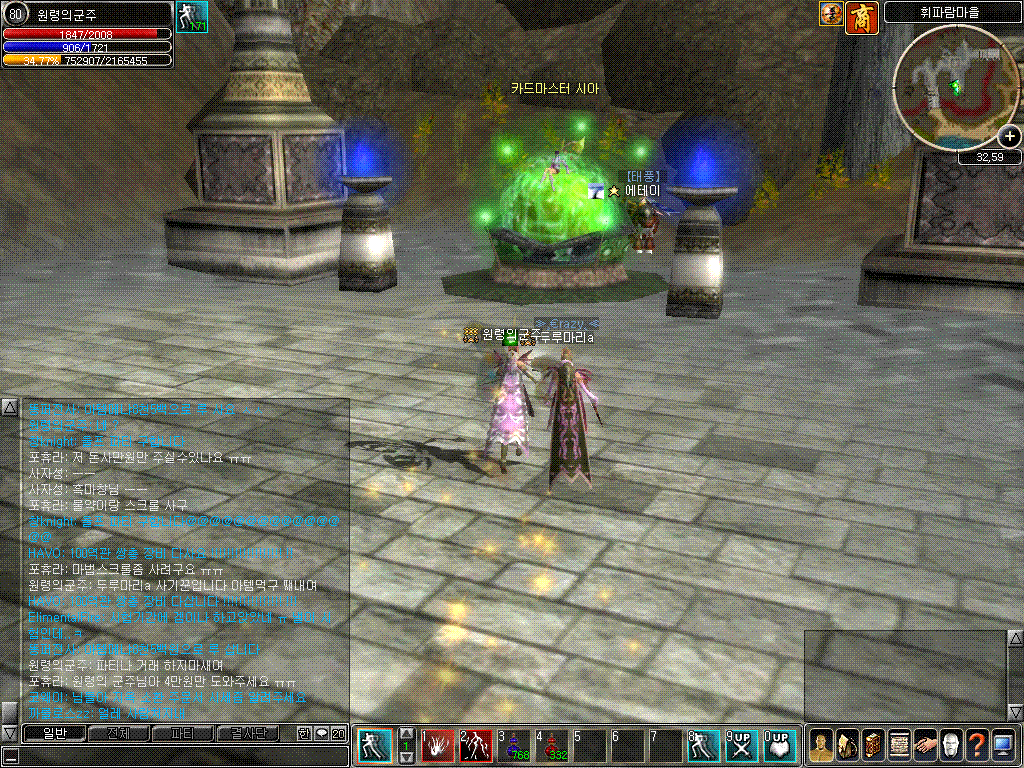1024x768 pixels.
Task: Switch to the 일반 chat tab
Action: 53,733
